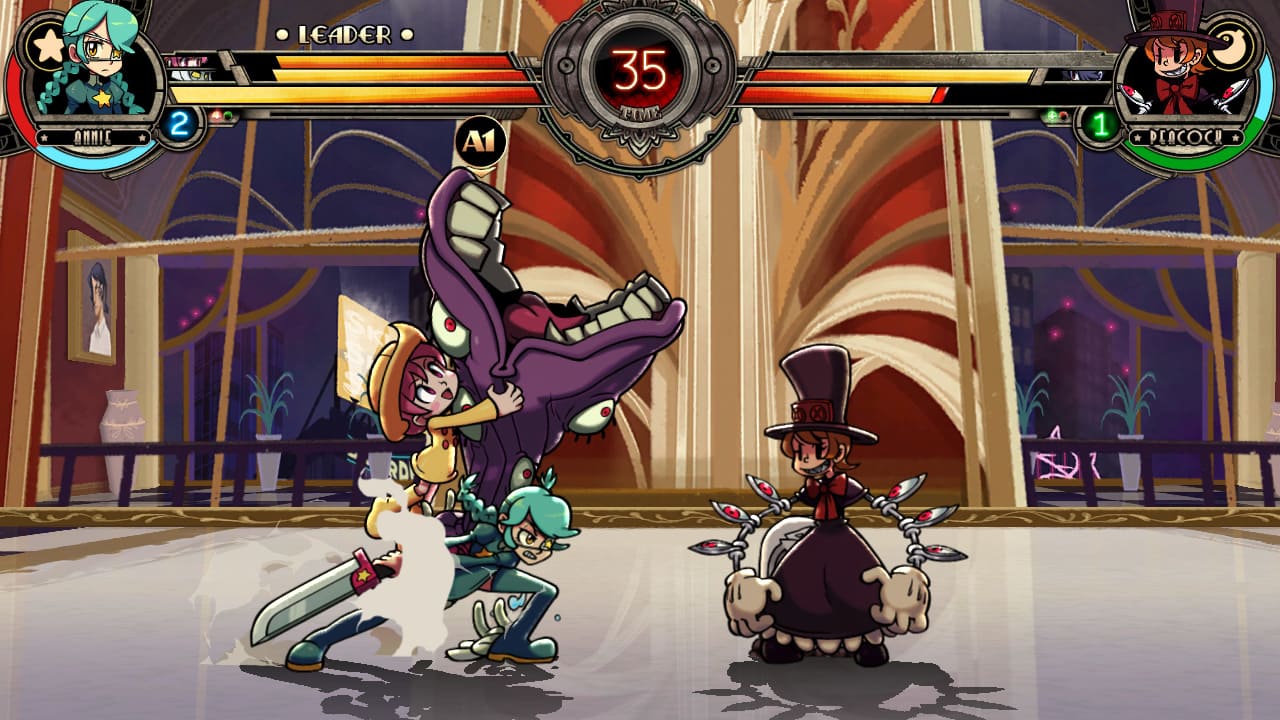Viewport: 1280px width, 720px height.
Task: Click the PEACOCK nameplate
Action: 1184,136
